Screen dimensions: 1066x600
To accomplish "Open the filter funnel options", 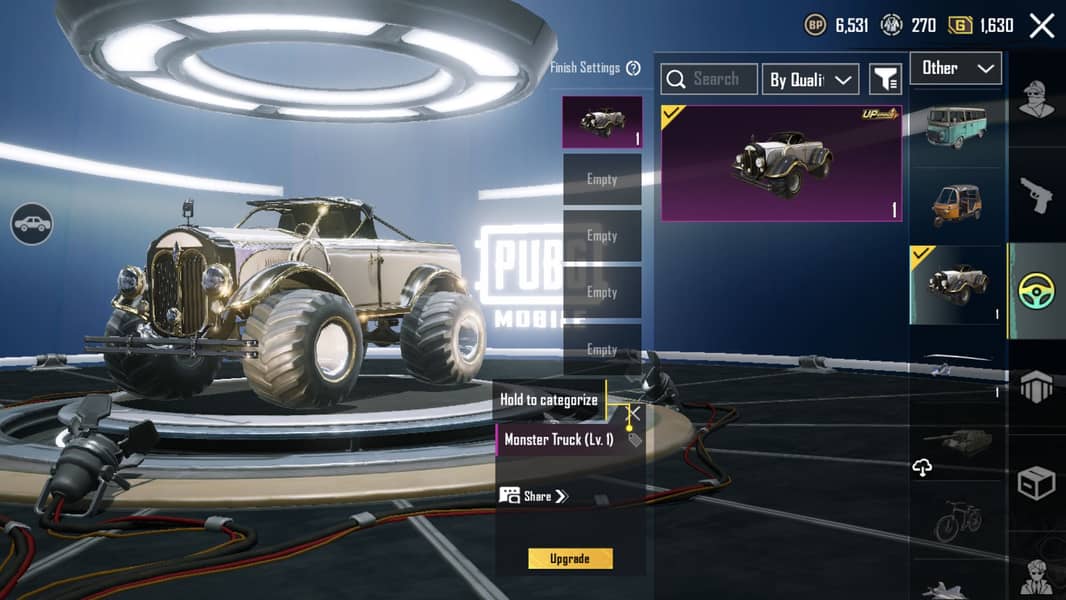I will 885,79.
